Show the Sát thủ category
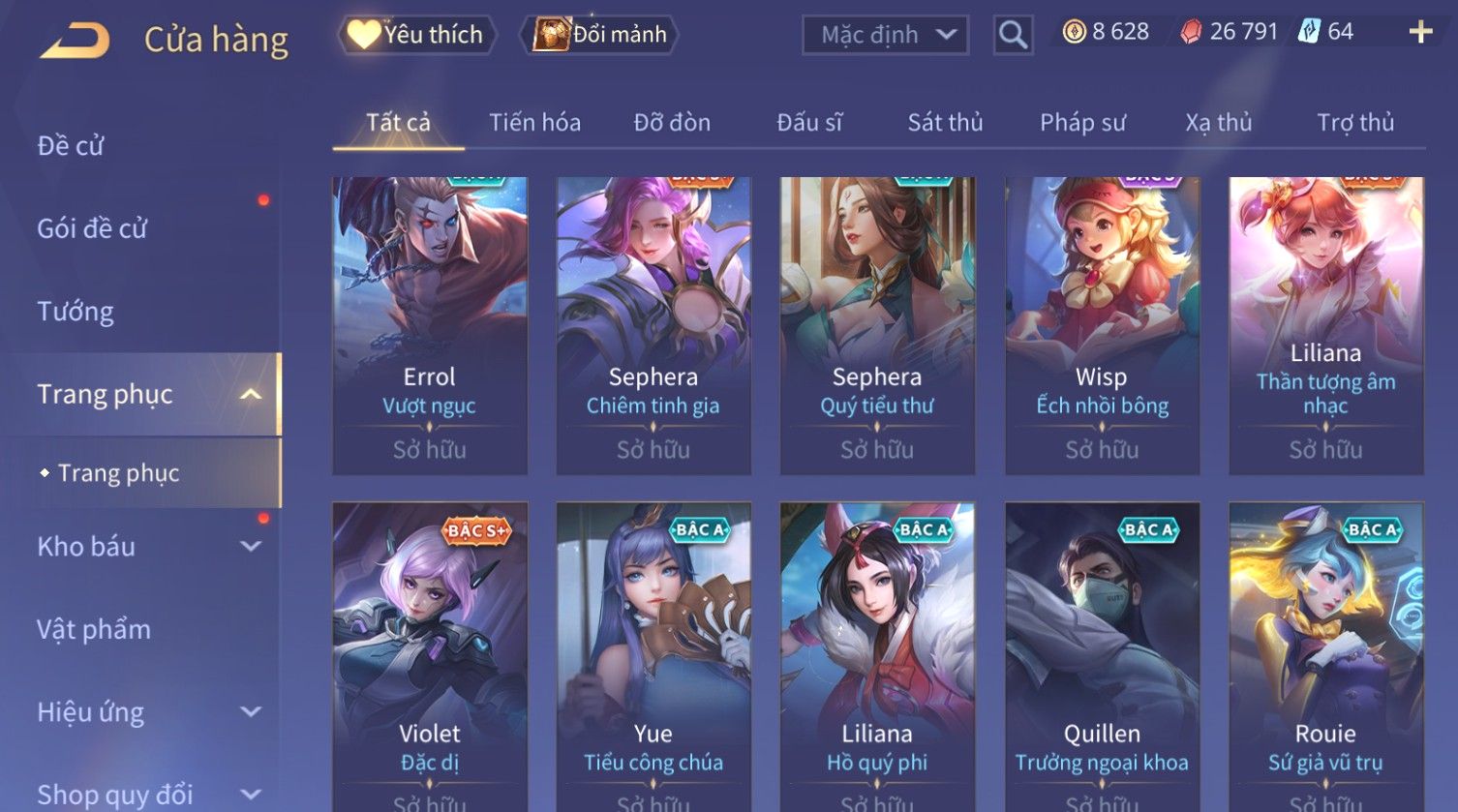1458x812 pixels. 945,123
